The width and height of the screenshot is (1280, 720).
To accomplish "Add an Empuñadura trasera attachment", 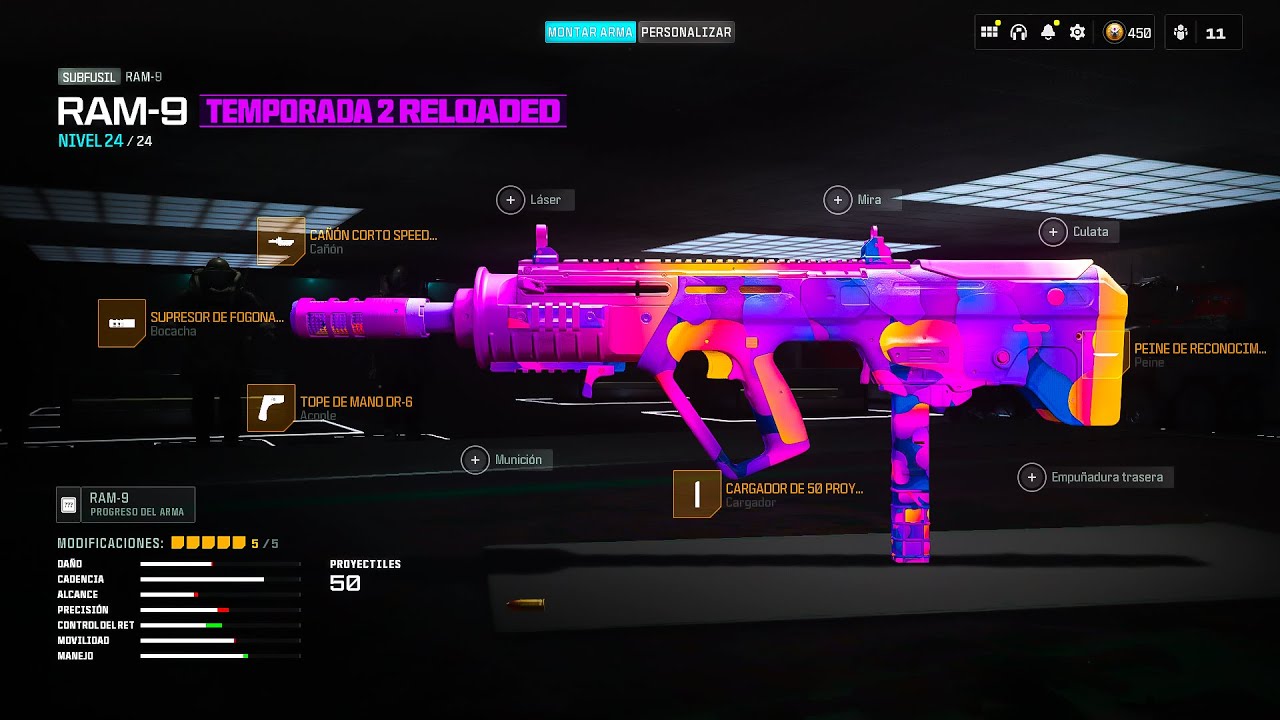I will 1032,477.
